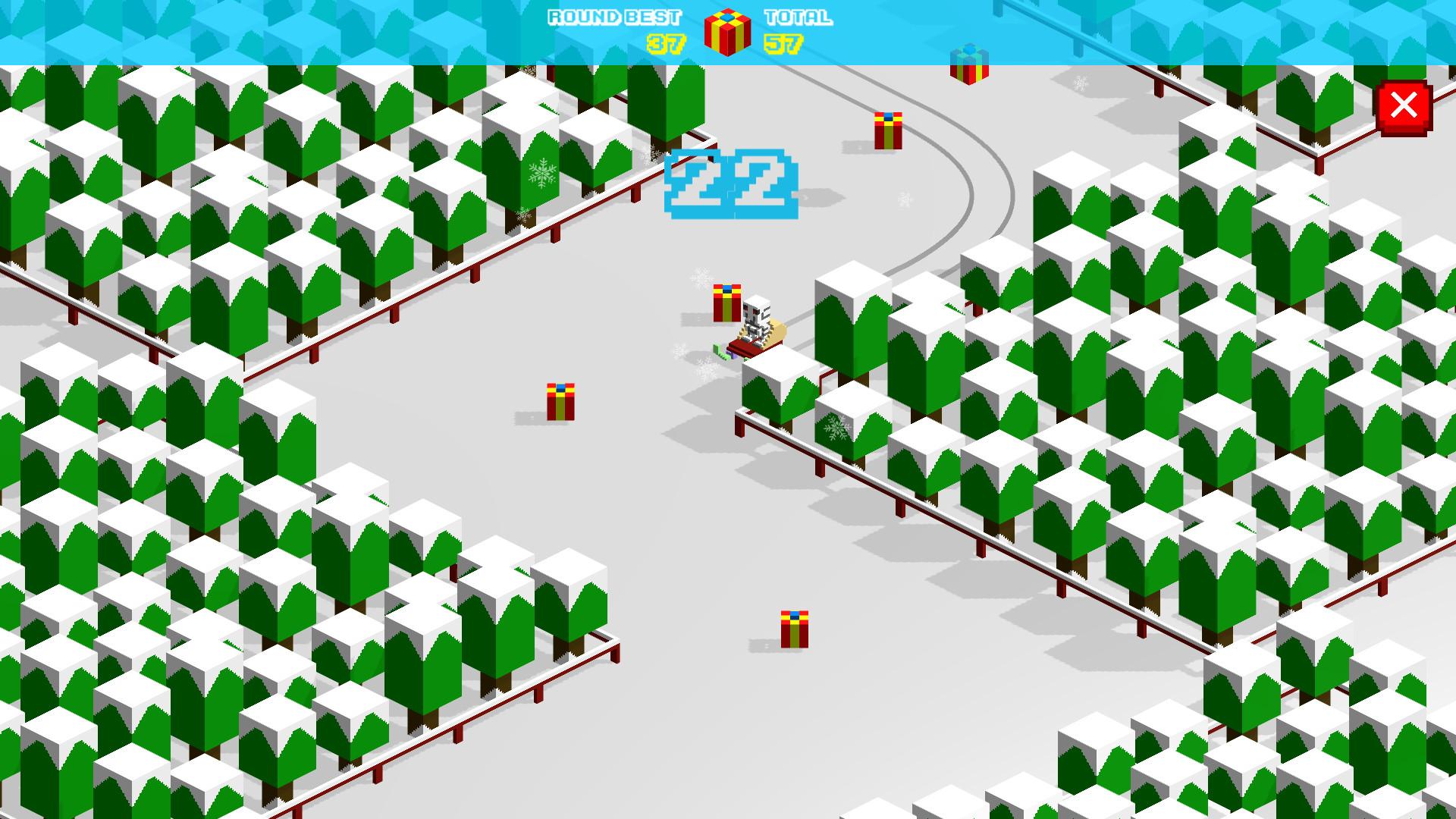Click the total score 57
Image resolution: width=1456 pixels, height=819 pixels.
click(786, 43)
